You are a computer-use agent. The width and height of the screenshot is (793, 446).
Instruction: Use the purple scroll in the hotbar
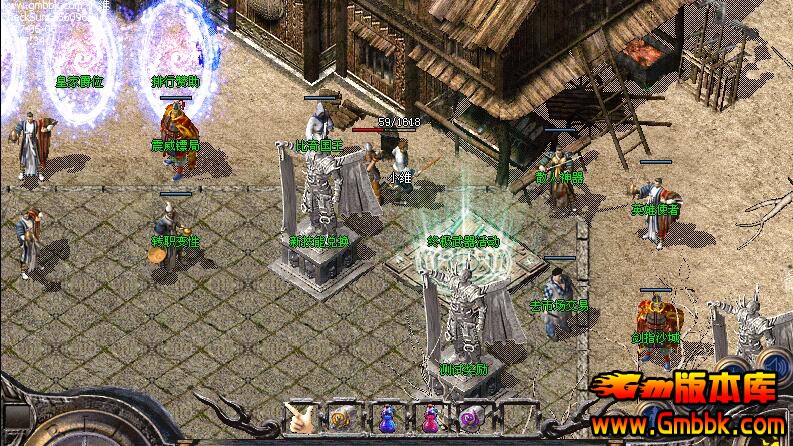(x=471, y=419)
